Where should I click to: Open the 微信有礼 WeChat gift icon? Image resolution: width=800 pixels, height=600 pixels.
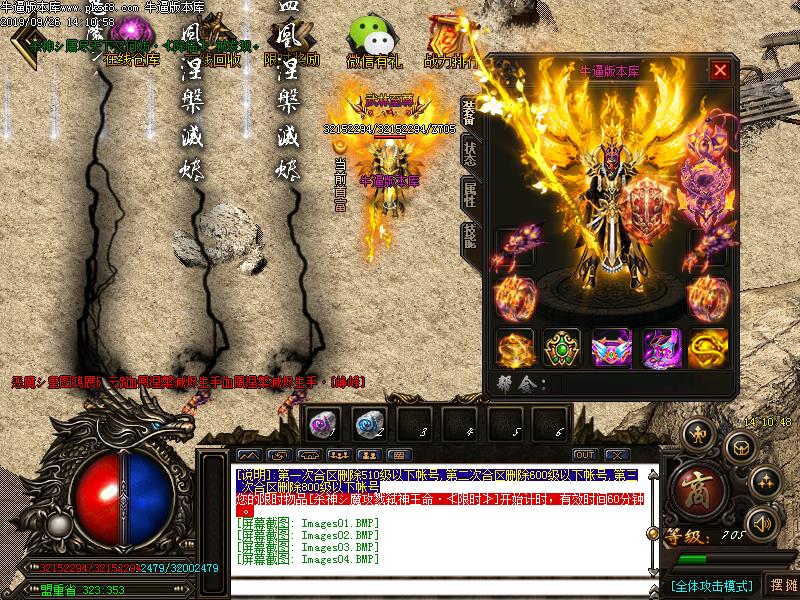373,43
